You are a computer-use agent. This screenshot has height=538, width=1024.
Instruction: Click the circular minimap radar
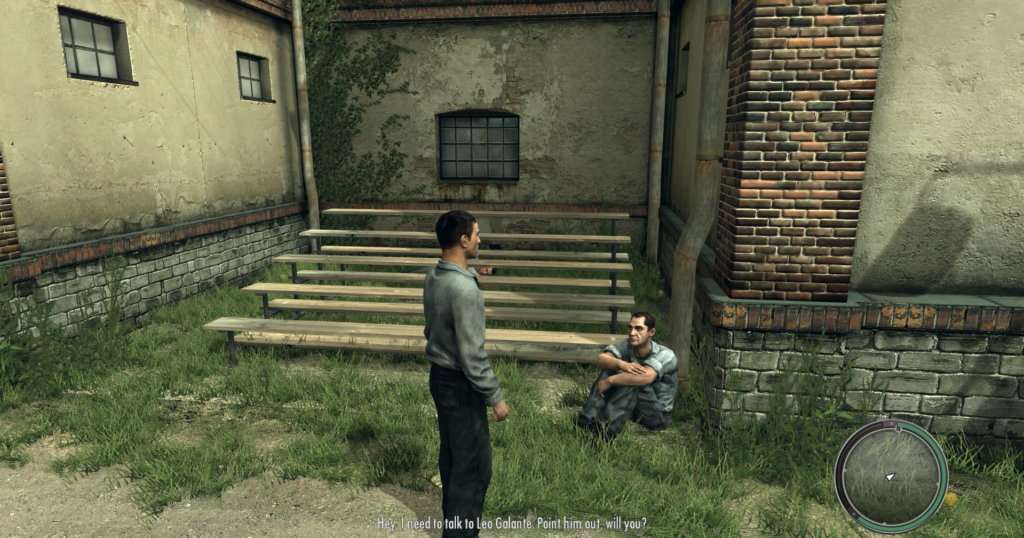890,476
